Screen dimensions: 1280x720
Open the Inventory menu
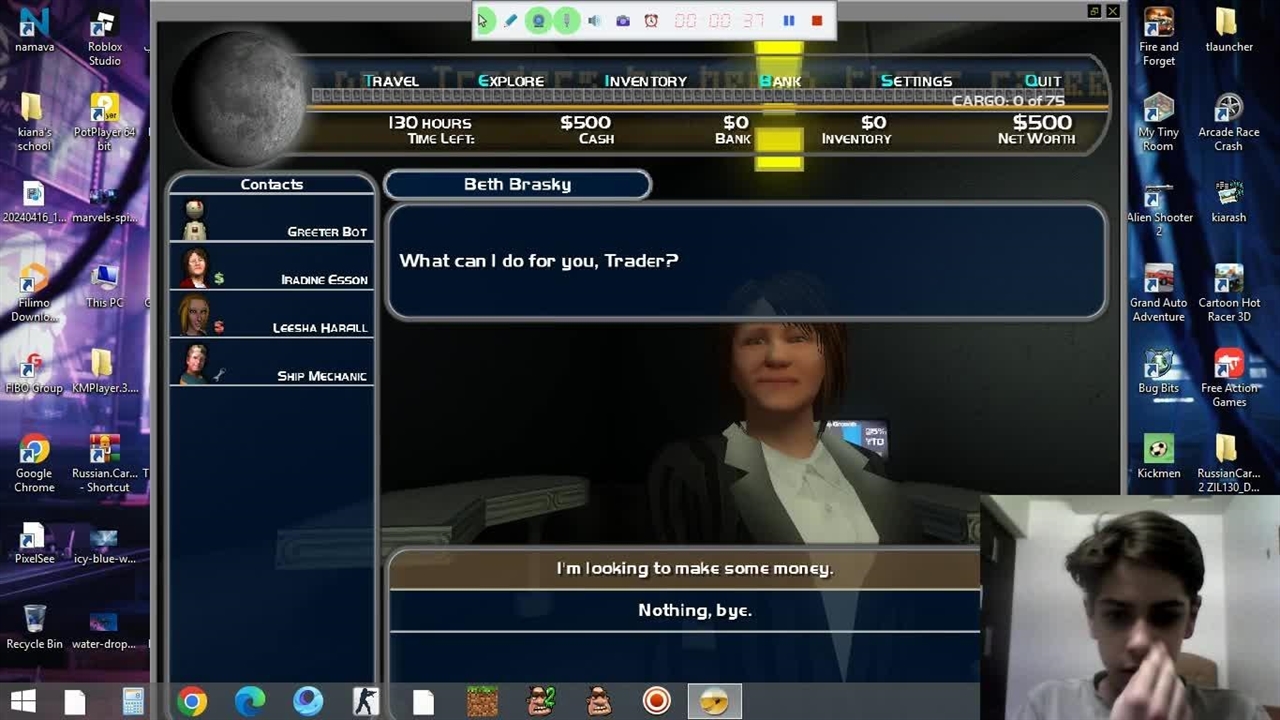645,81
